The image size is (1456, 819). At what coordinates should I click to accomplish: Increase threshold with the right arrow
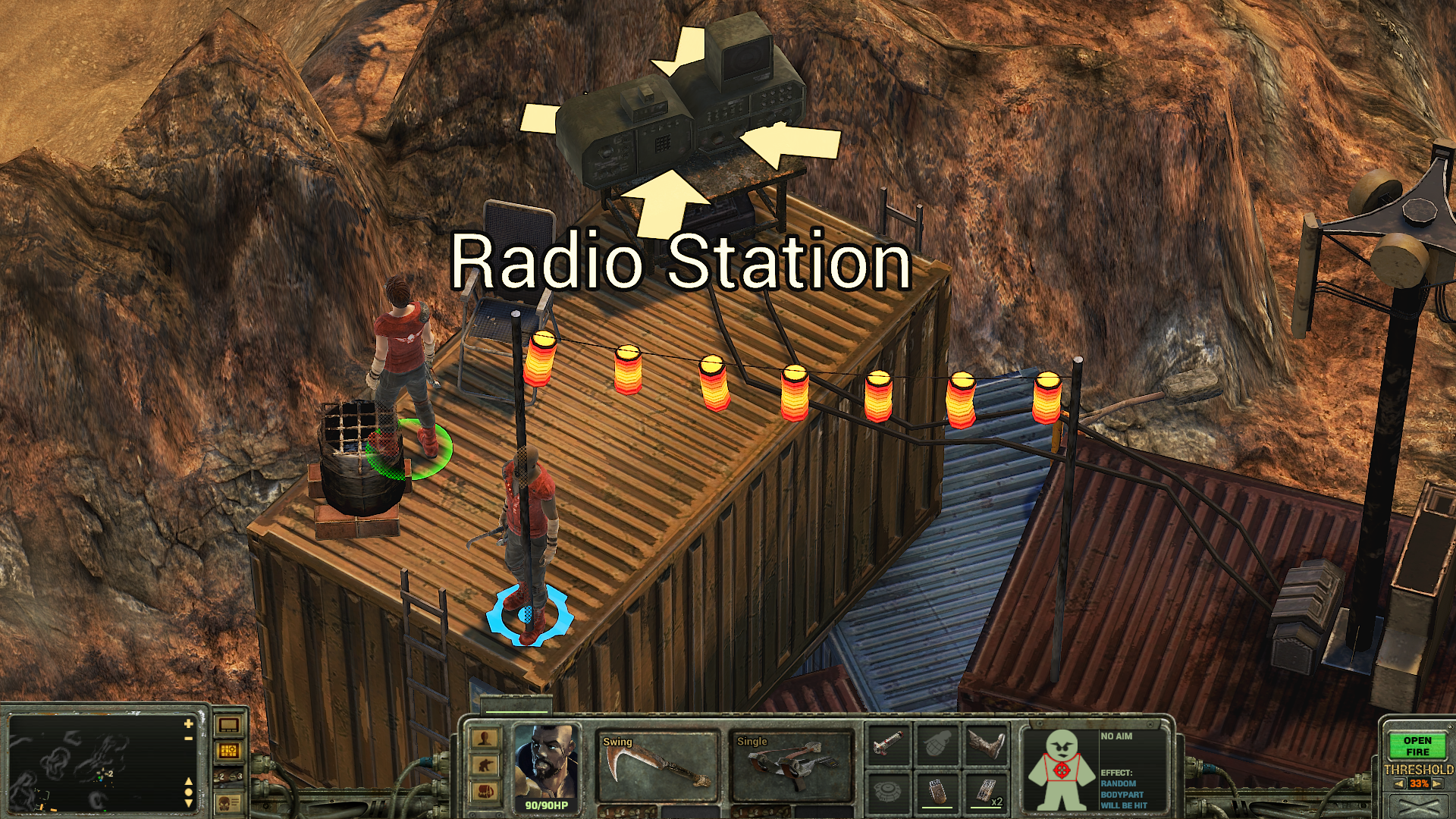point(1437,784)
